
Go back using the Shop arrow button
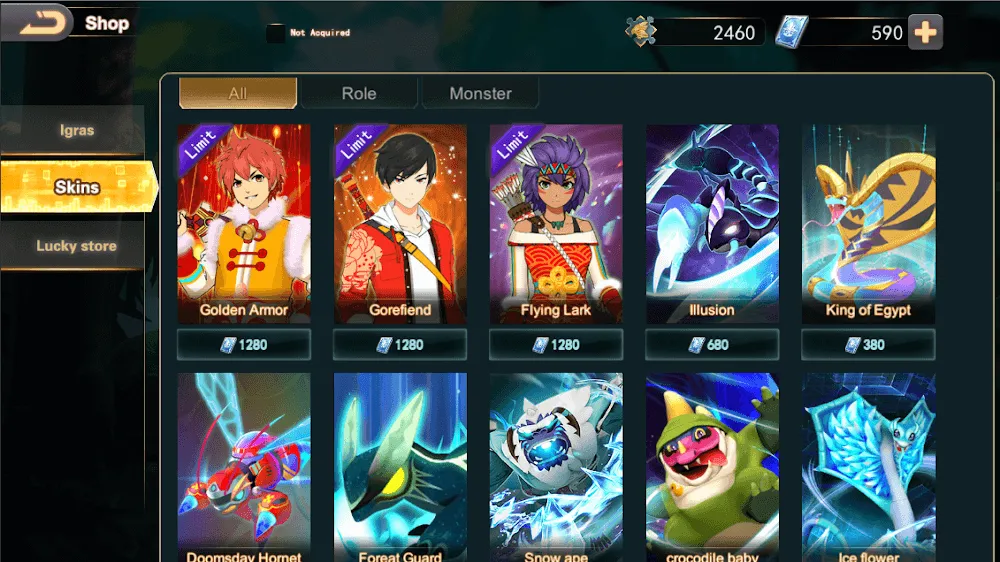(x=36, y=22)
